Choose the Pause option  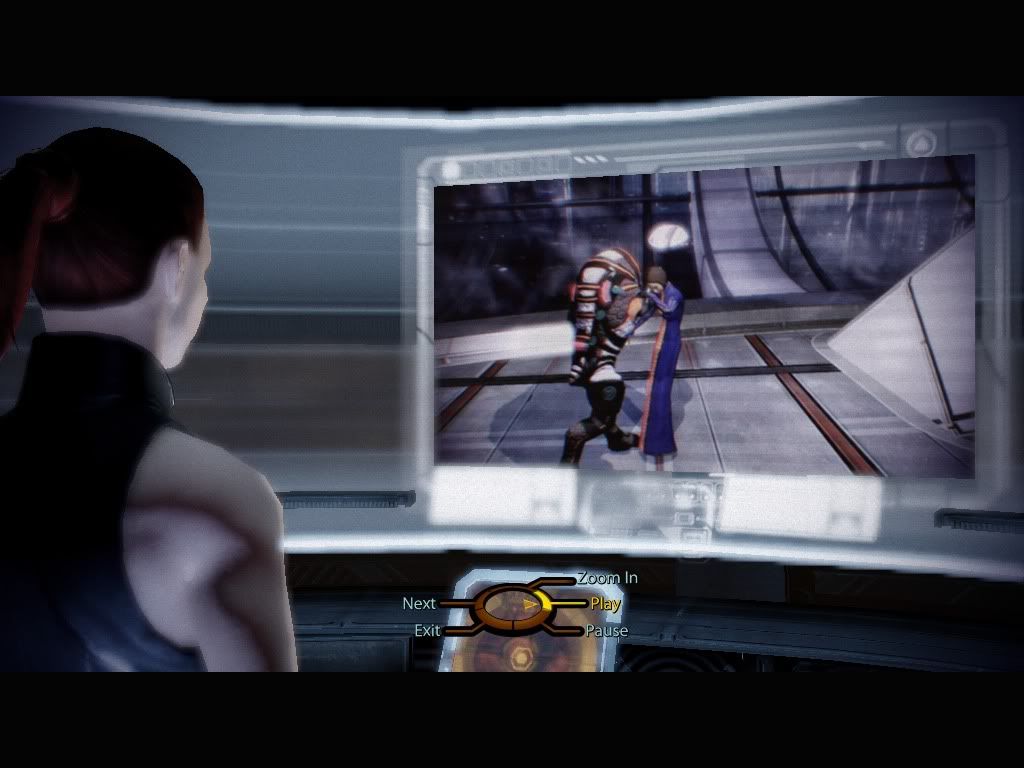pyautogui.click(x=606, y=631)
